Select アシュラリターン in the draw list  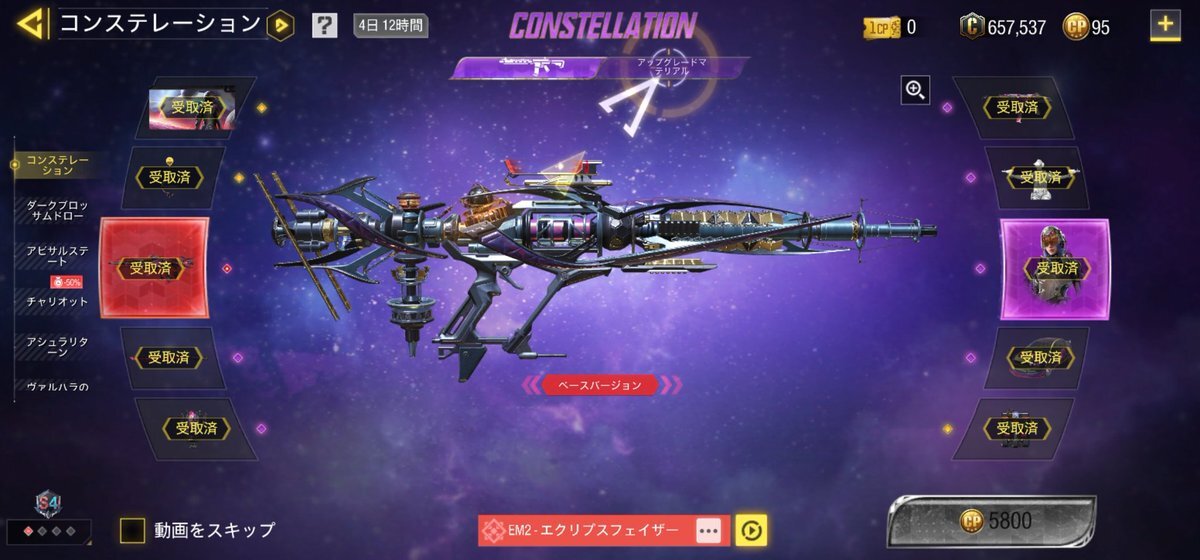tap(56, 346)
